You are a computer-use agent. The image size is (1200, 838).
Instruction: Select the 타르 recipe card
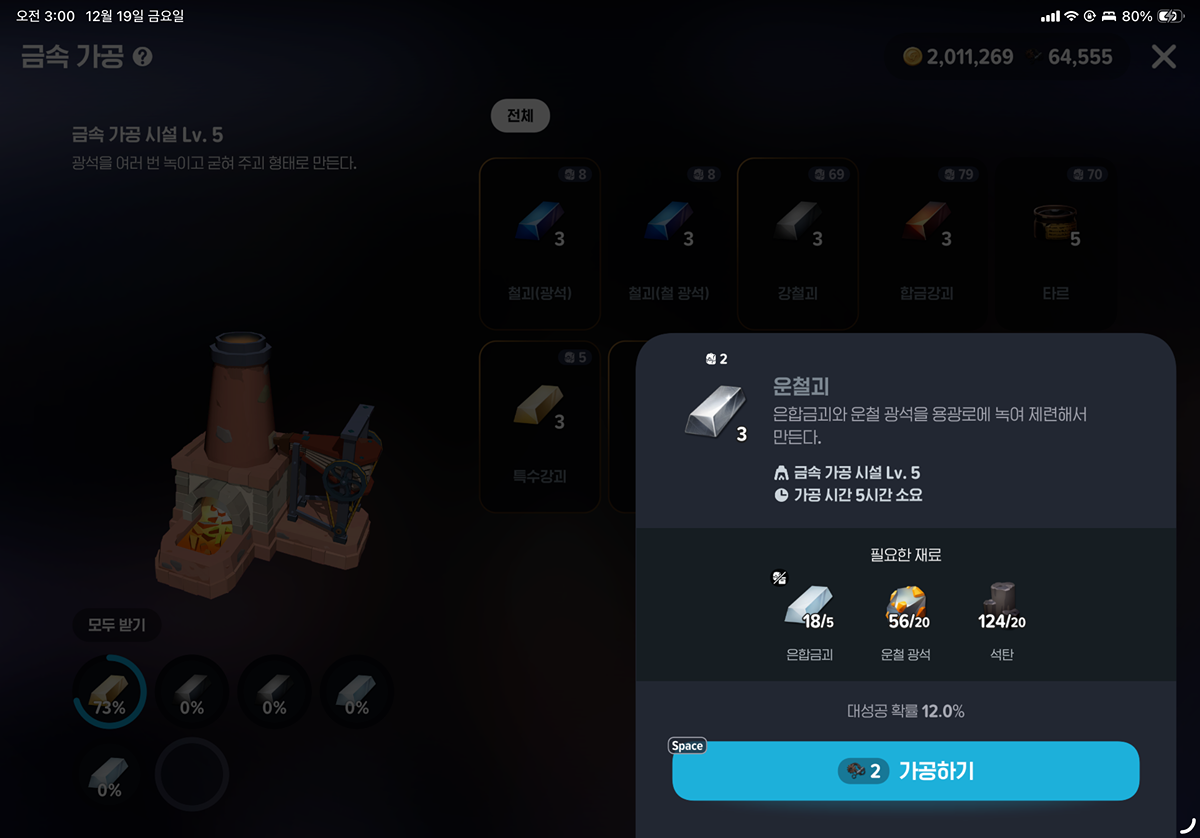[x=1055, y=243]
